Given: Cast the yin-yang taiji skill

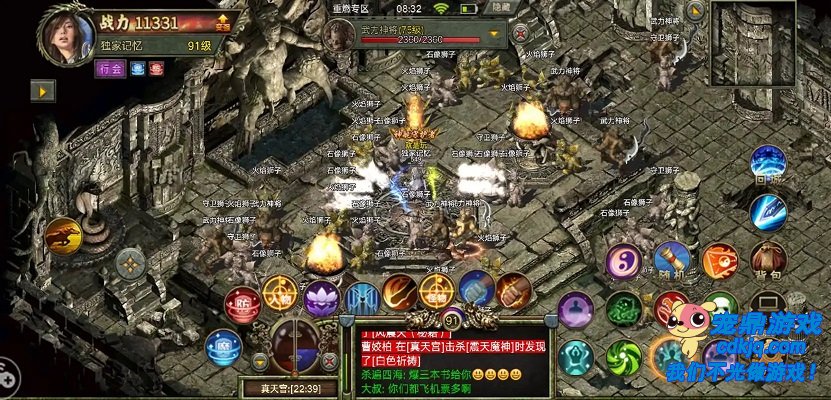Looking at the screenshot, I should pyautogui.click(x=623, y=262).
